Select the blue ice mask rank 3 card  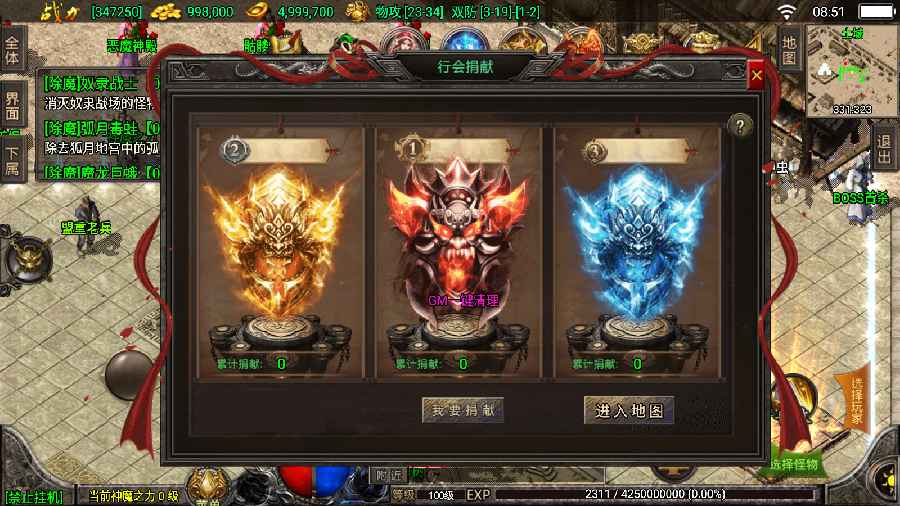(x=638, y=250)
